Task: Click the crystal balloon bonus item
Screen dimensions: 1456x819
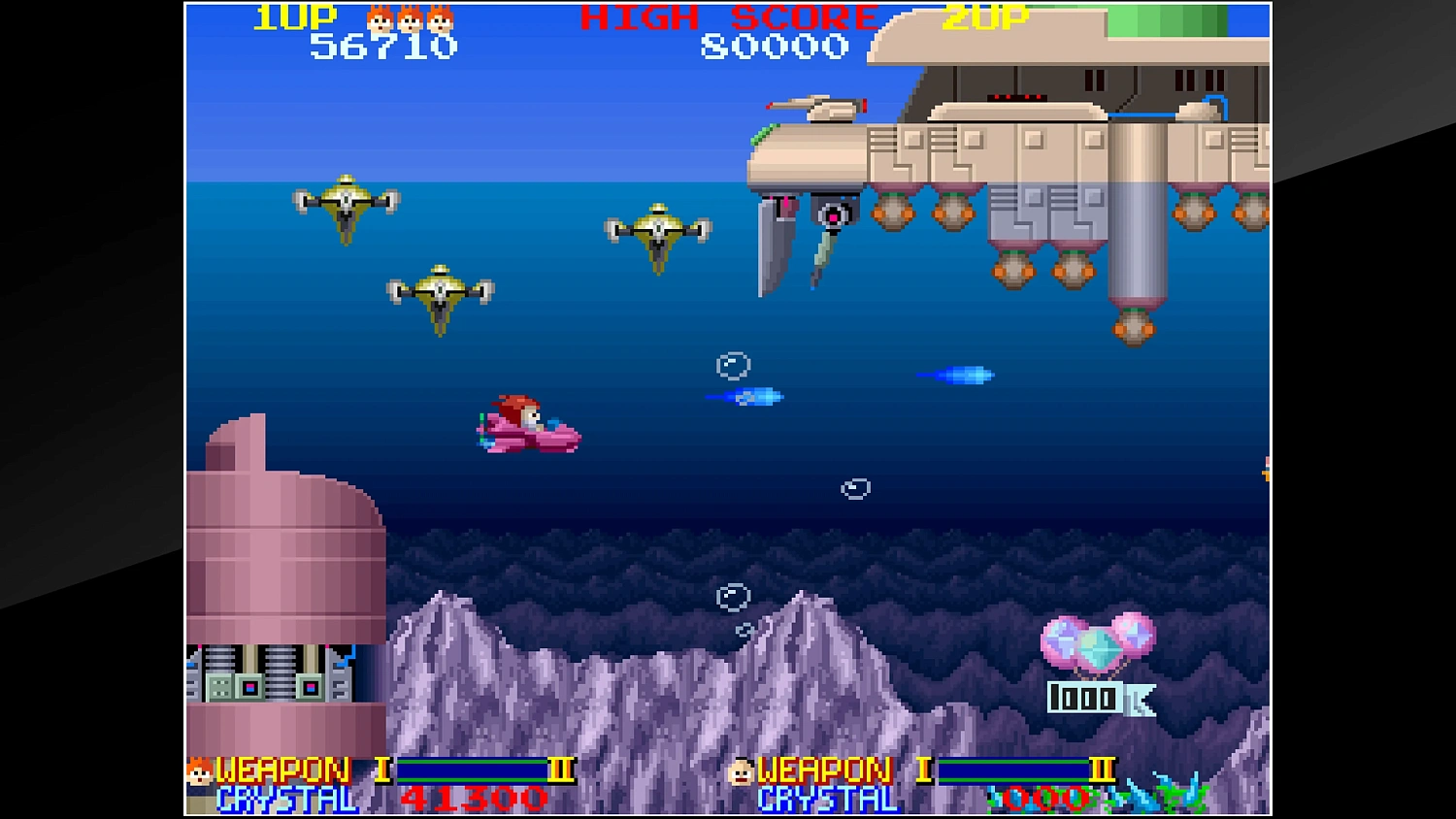Action: (1102, 643)
